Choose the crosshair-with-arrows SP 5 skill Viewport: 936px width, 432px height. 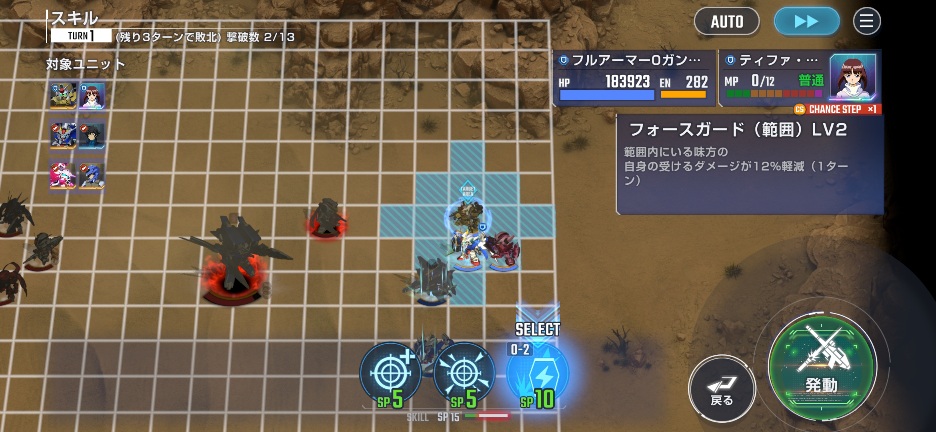(463, 375)
